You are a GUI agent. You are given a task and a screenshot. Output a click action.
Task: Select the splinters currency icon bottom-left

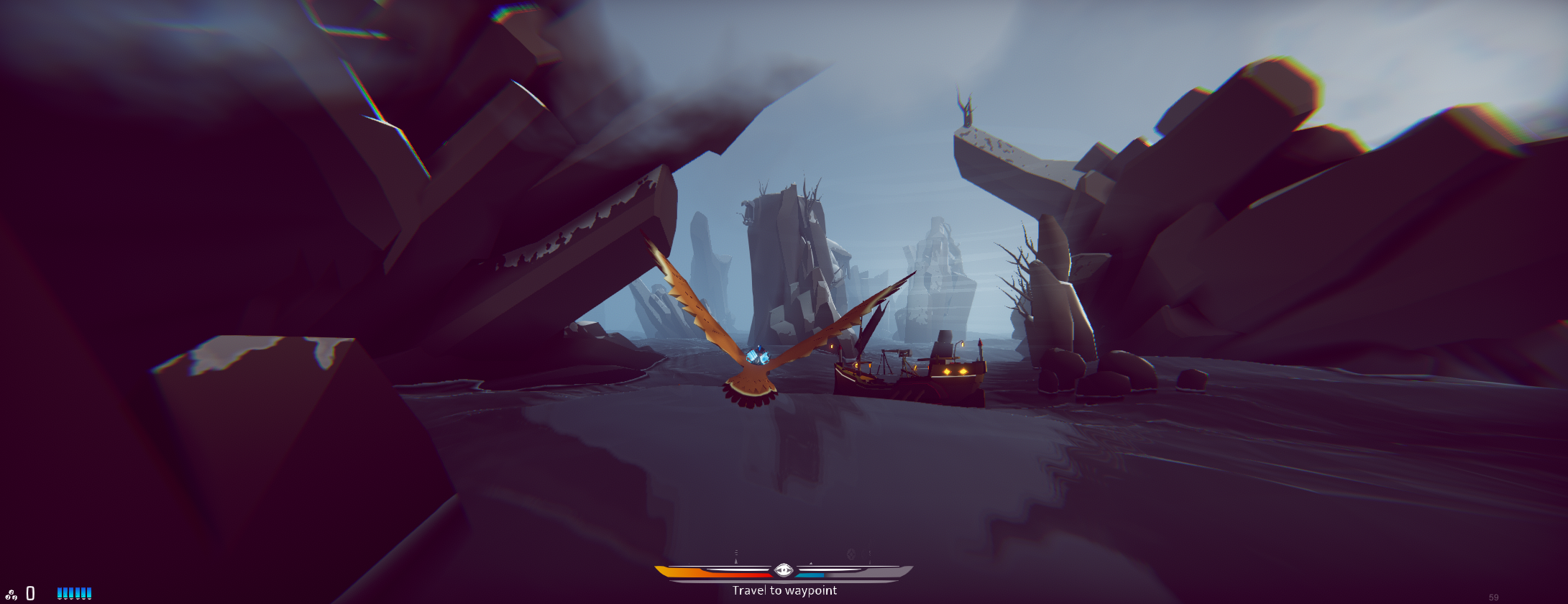point(11,595)
